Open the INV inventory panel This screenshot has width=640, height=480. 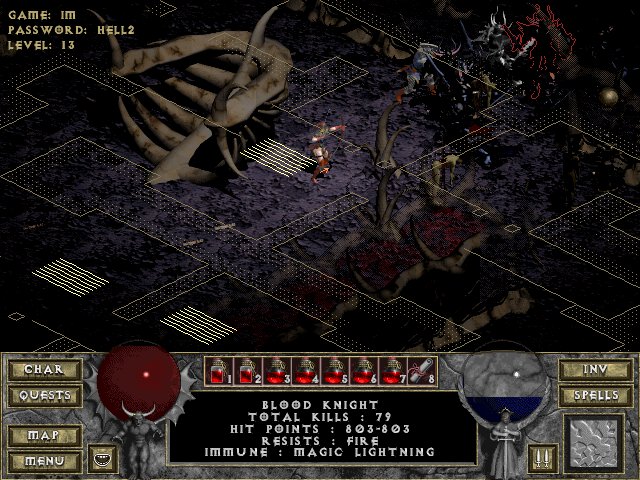click(x=593, y=369)
